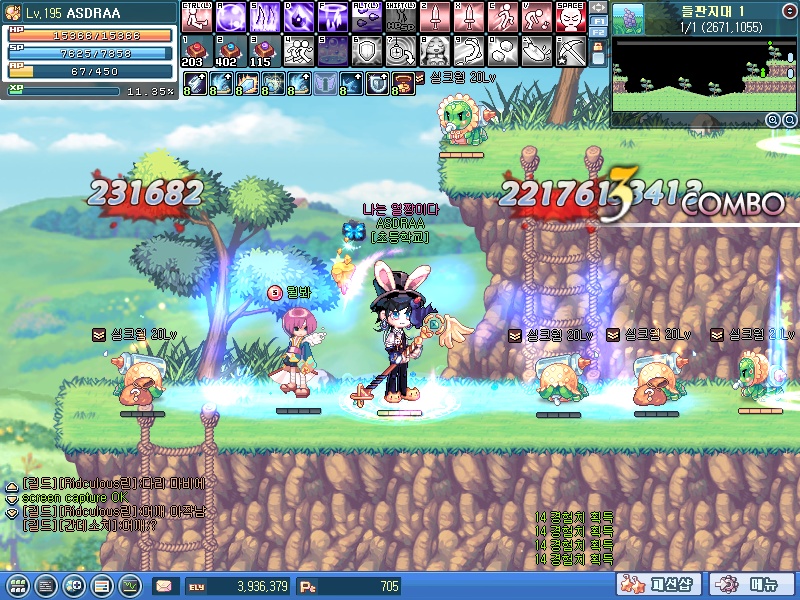Collapse the minimap with its round arrow button
Screen dimensions: 800x600
pyautogui.click(x=788, y=12)
